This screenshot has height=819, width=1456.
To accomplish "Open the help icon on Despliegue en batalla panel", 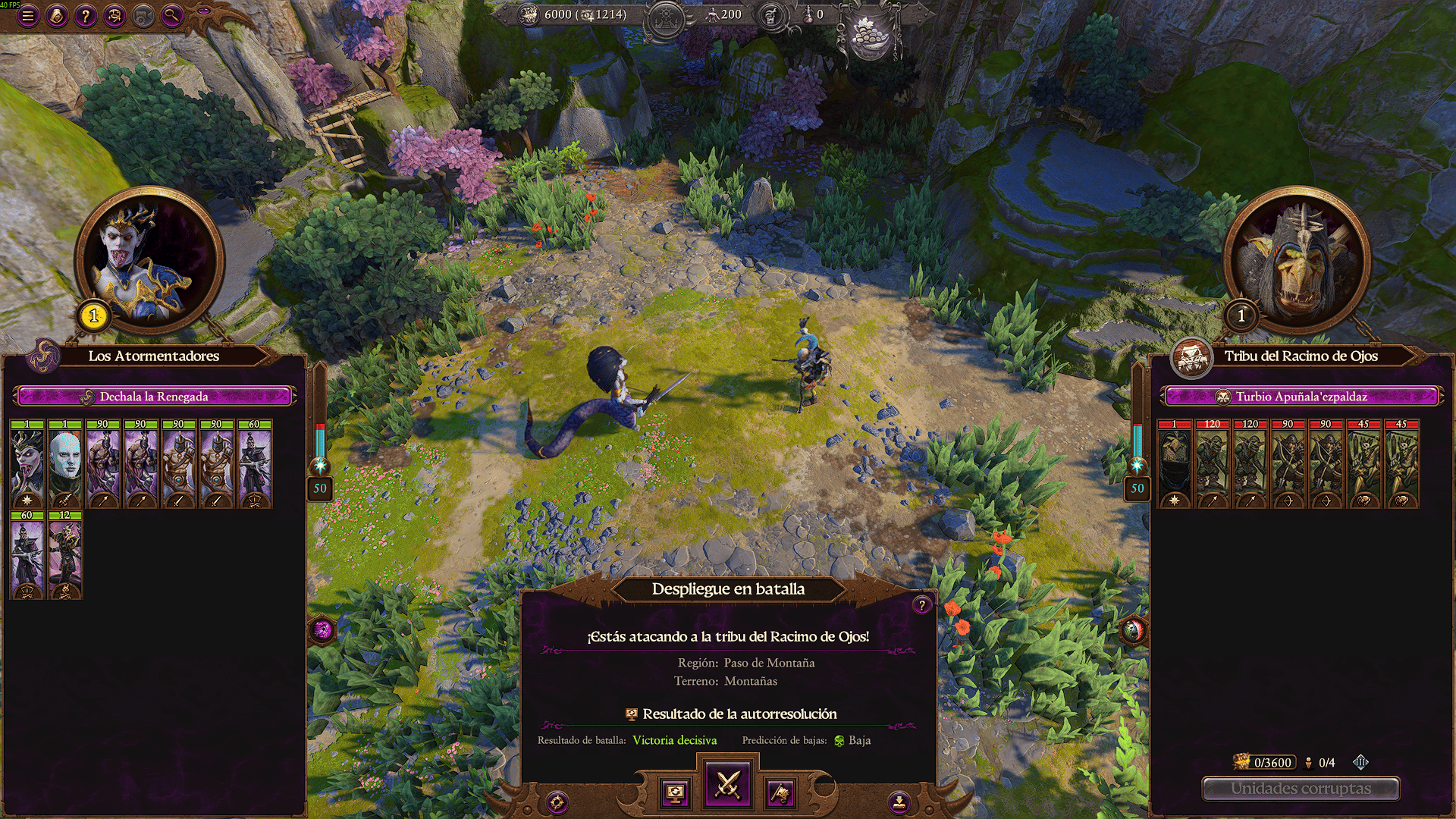I will (921, 604).
